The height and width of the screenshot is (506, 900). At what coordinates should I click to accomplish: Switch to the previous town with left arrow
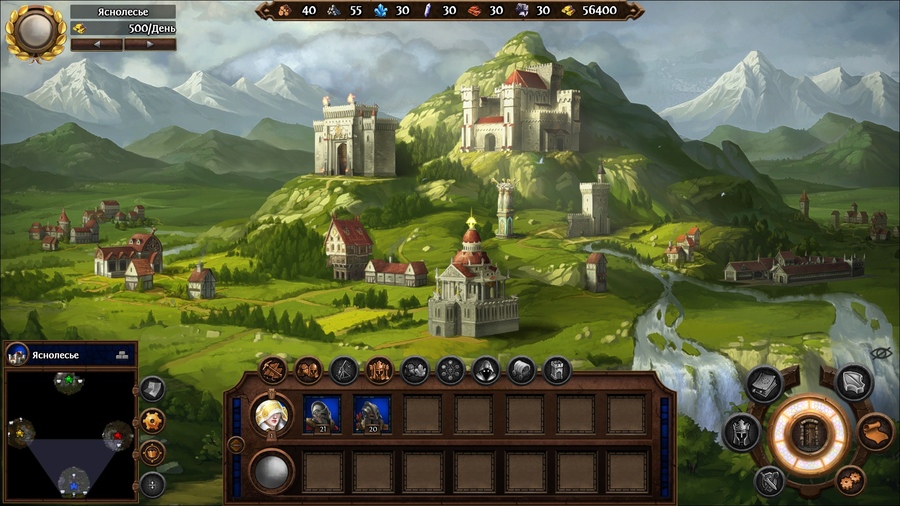tap(95, 44)
